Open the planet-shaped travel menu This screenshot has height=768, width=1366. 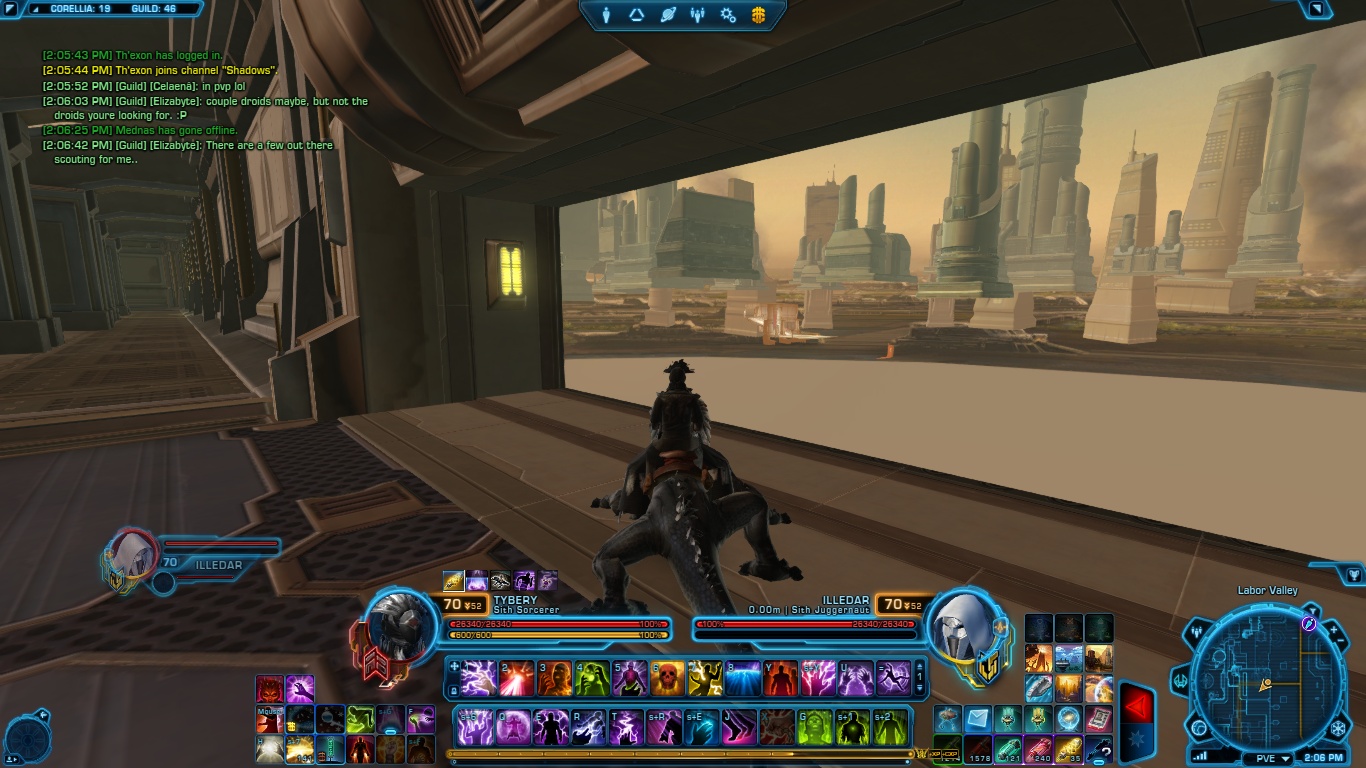point(668,15)
